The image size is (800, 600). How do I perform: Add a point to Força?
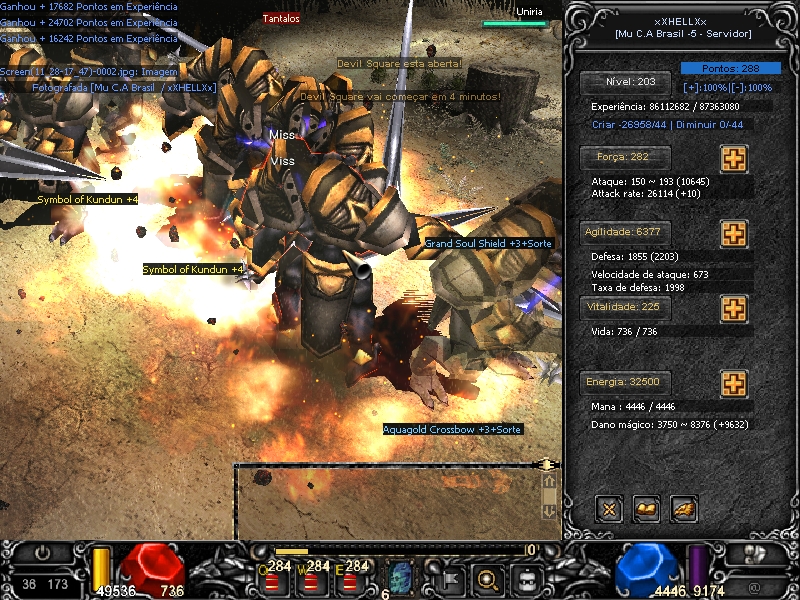tap(734, 159)
